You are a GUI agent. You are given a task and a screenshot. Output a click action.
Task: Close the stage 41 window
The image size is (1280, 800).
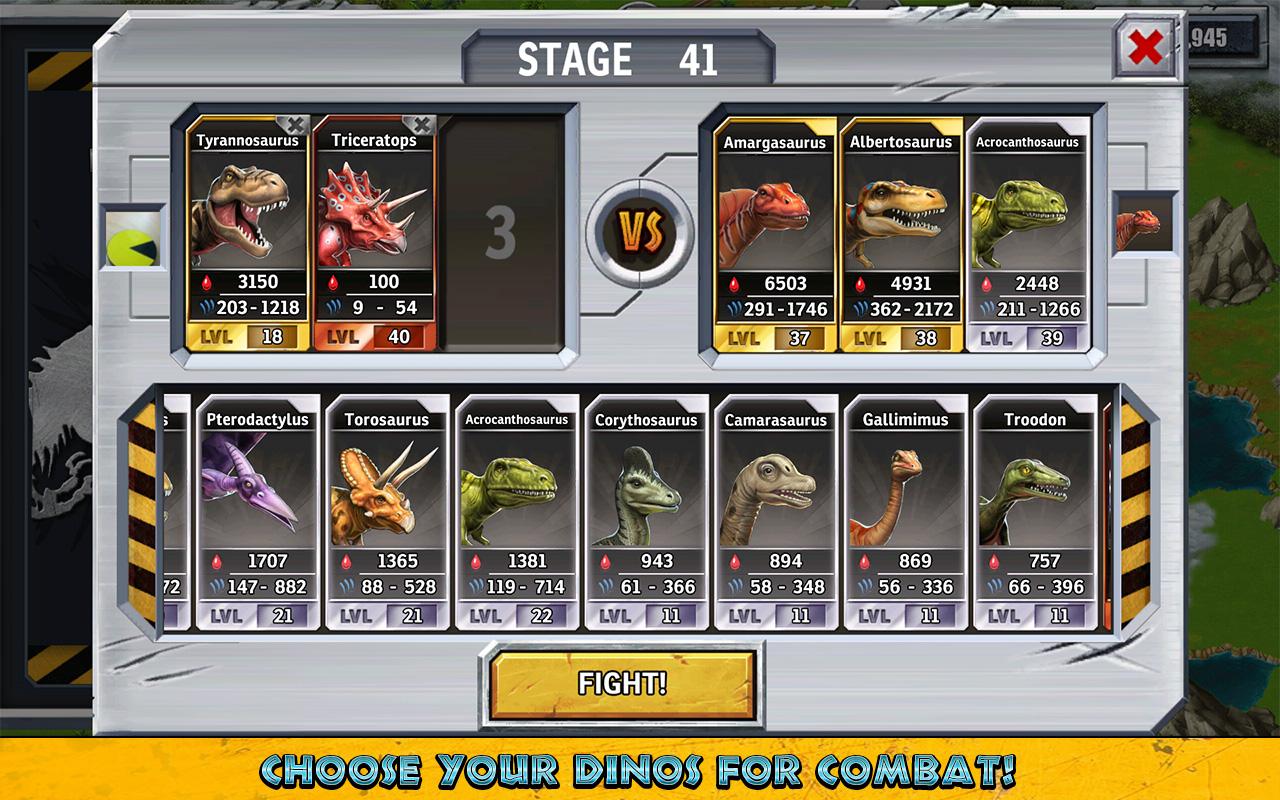click(1145, 47)
